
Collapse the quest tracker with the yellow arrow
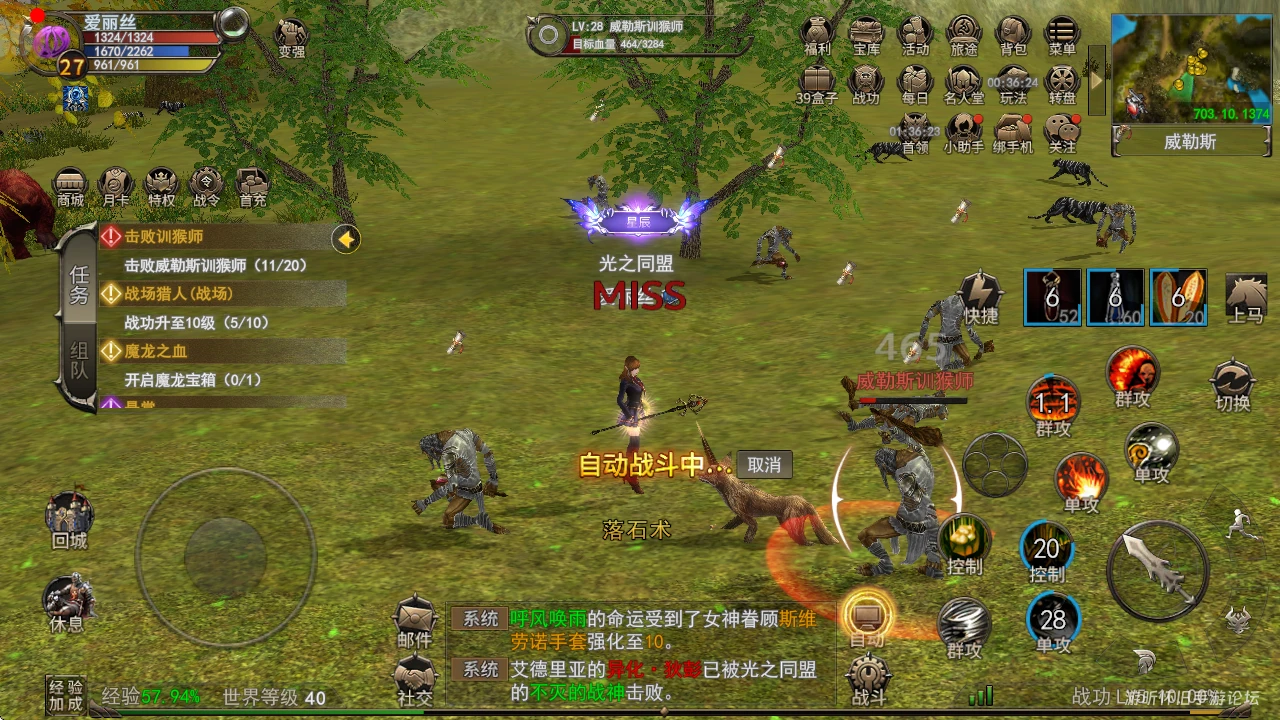[345, 241]
